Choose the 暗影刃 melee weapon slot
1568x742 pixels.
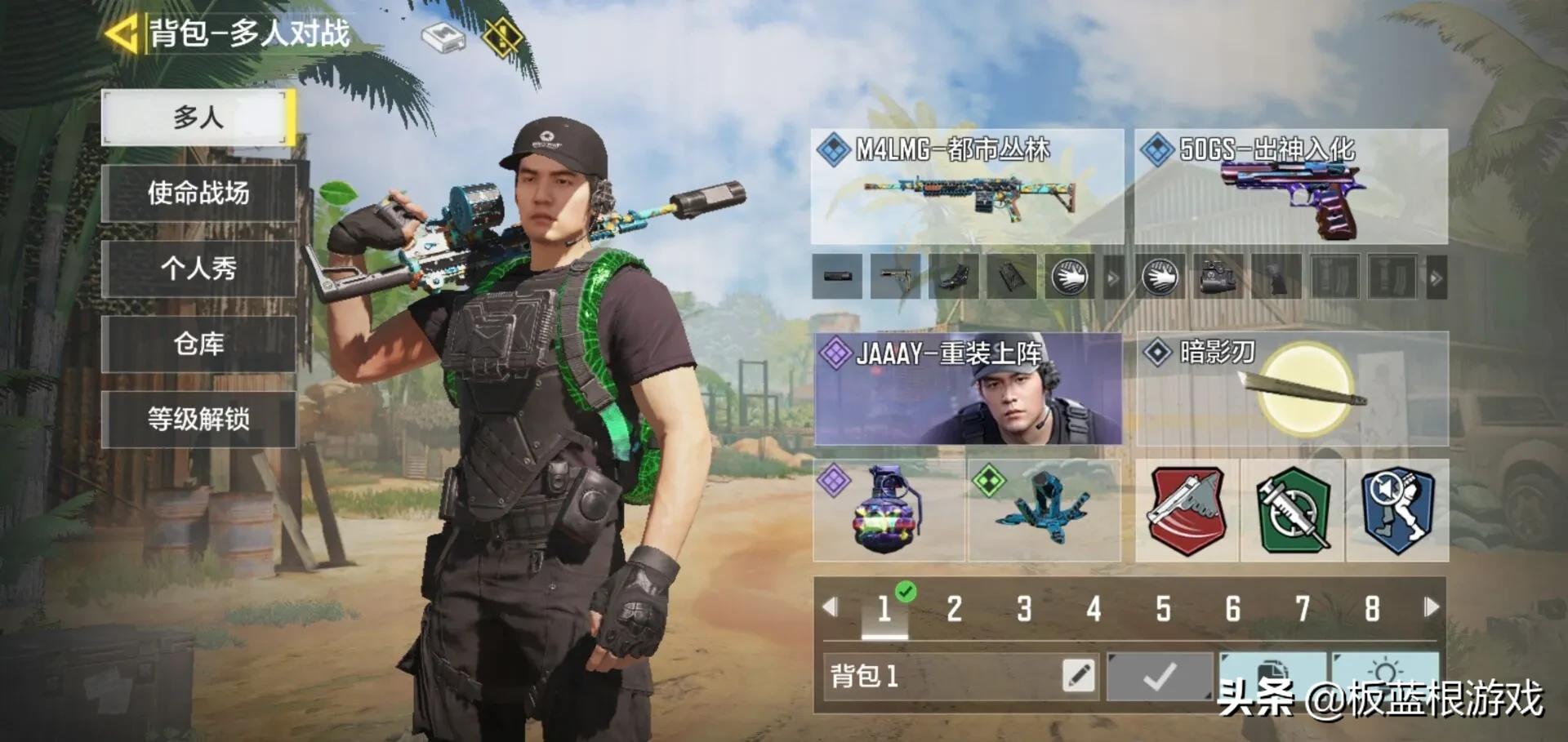click(1292, 389)
